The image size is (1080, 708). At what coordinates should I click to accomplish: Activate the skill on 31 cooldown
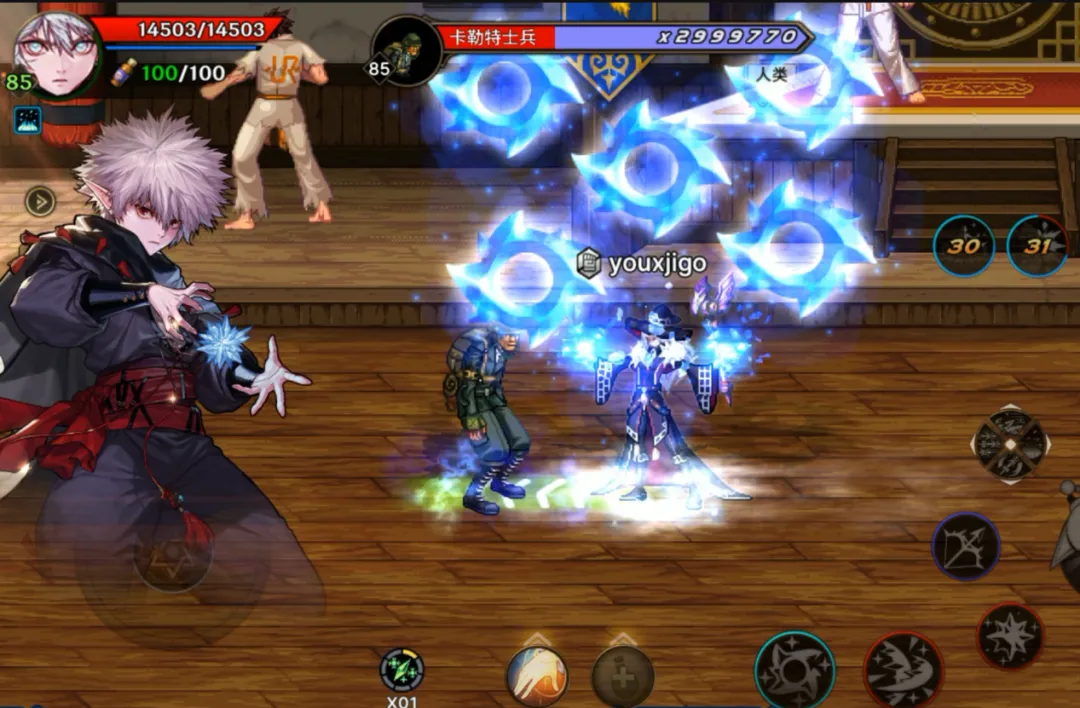(1037, 246)
